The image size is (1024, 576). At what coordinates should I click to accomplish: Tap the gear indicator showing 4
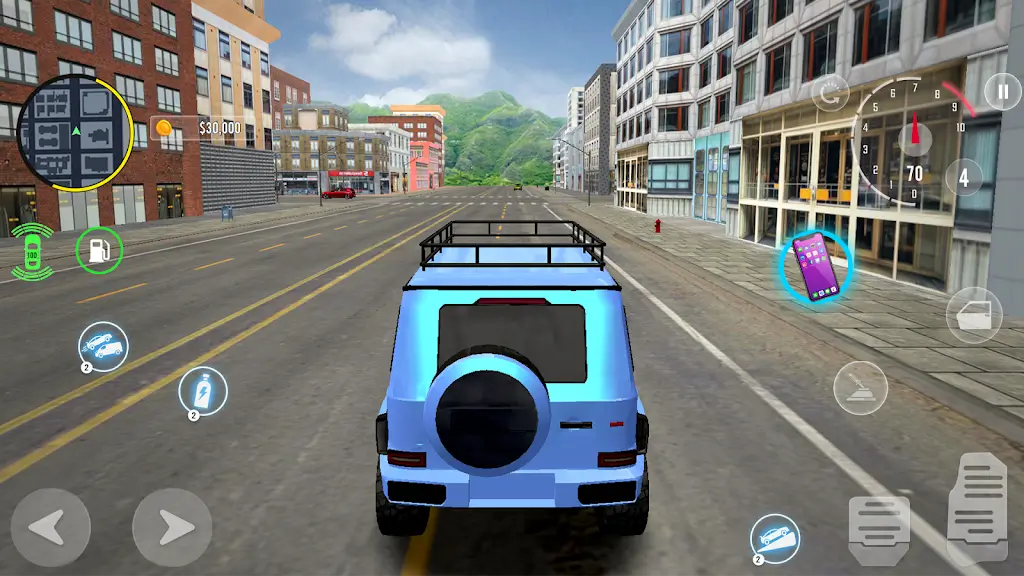pos(964,178)
